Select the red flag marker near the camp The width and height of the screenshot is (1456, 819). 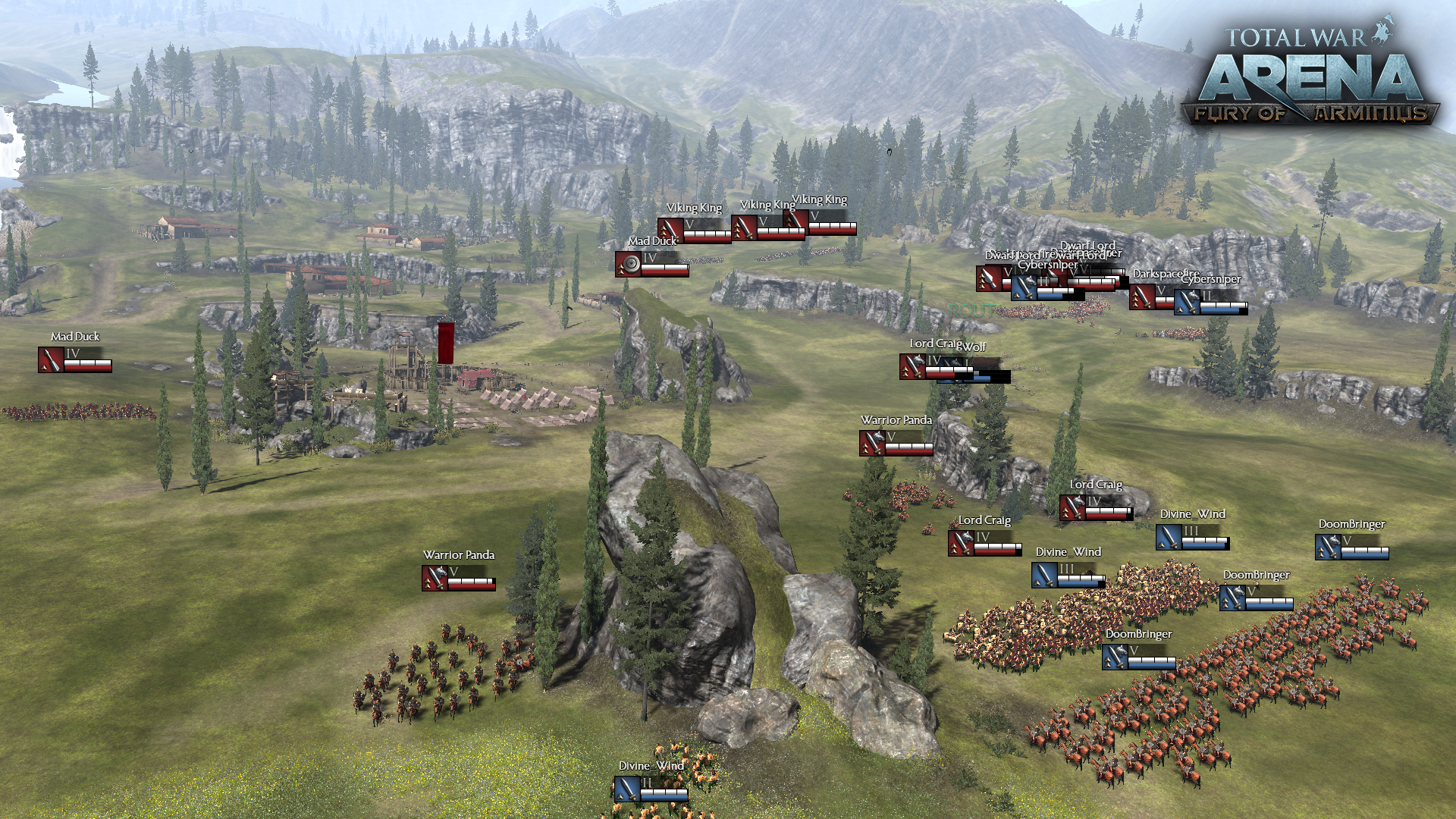tap(445, 341)
